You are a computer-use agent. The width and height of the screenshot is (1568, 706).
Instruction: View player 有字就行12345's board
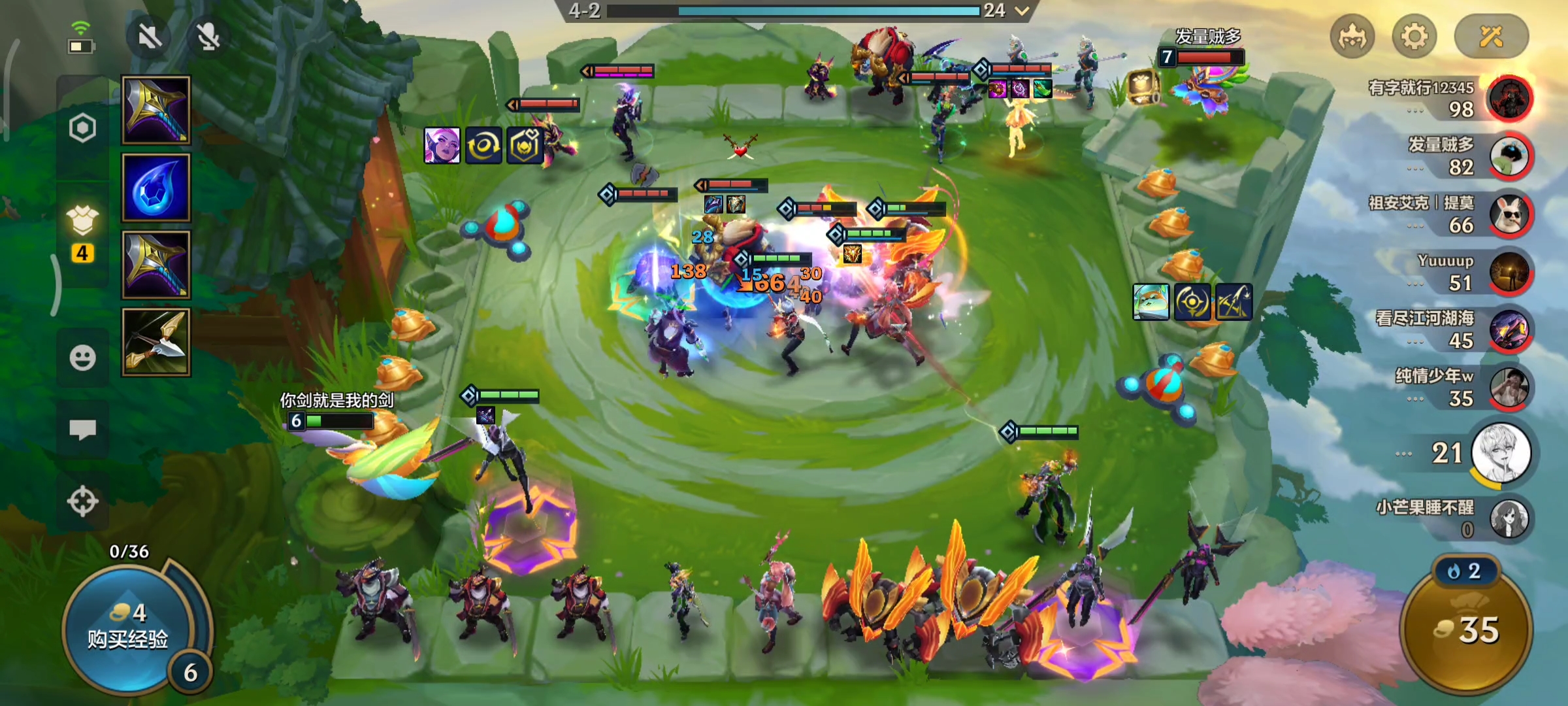tap(1509, 98)
